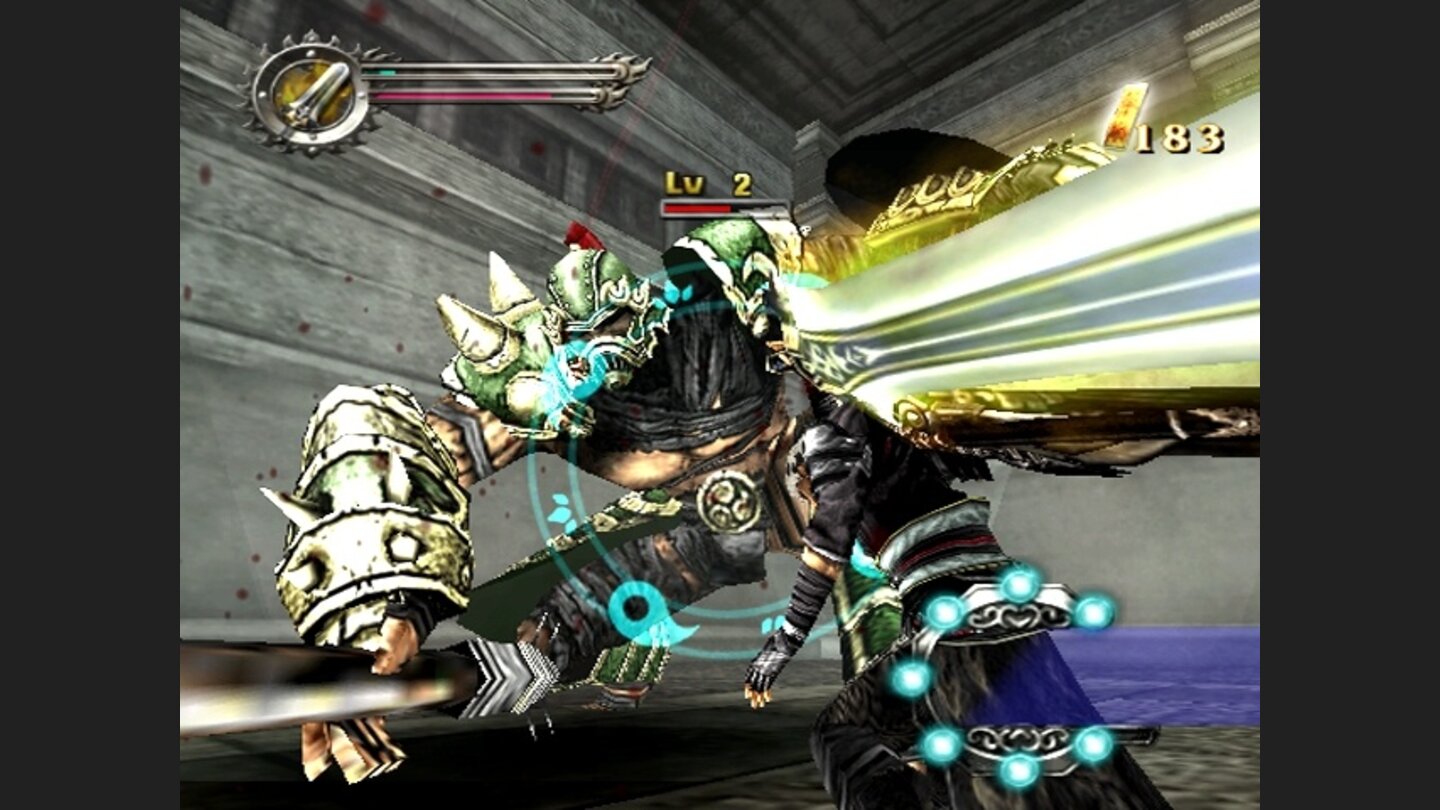The height and width of the screenshot is (810, 1440).
Task: Click the flame-shaped ornament capping the health bar
Action: click(x=618, y=96)
